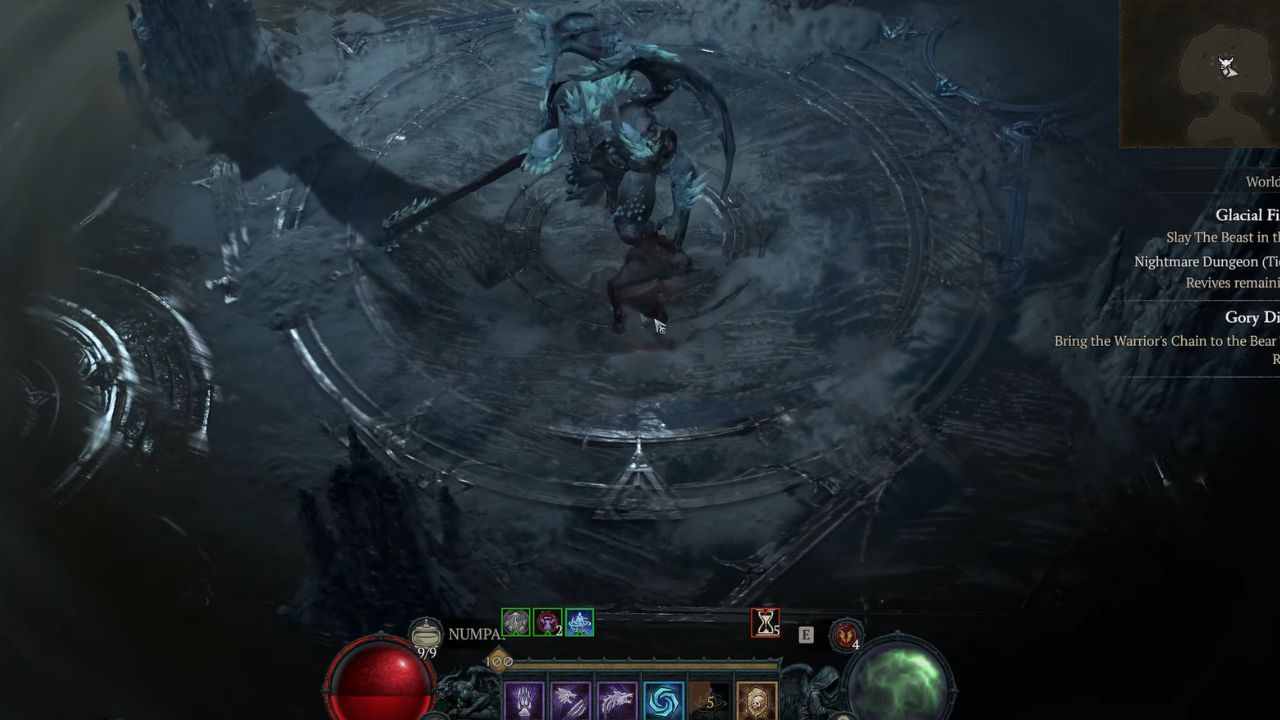This screenshot has width=1280, height=720.
Task: Trigger the howling wolf head skill
Action: [x=617, y=702]
